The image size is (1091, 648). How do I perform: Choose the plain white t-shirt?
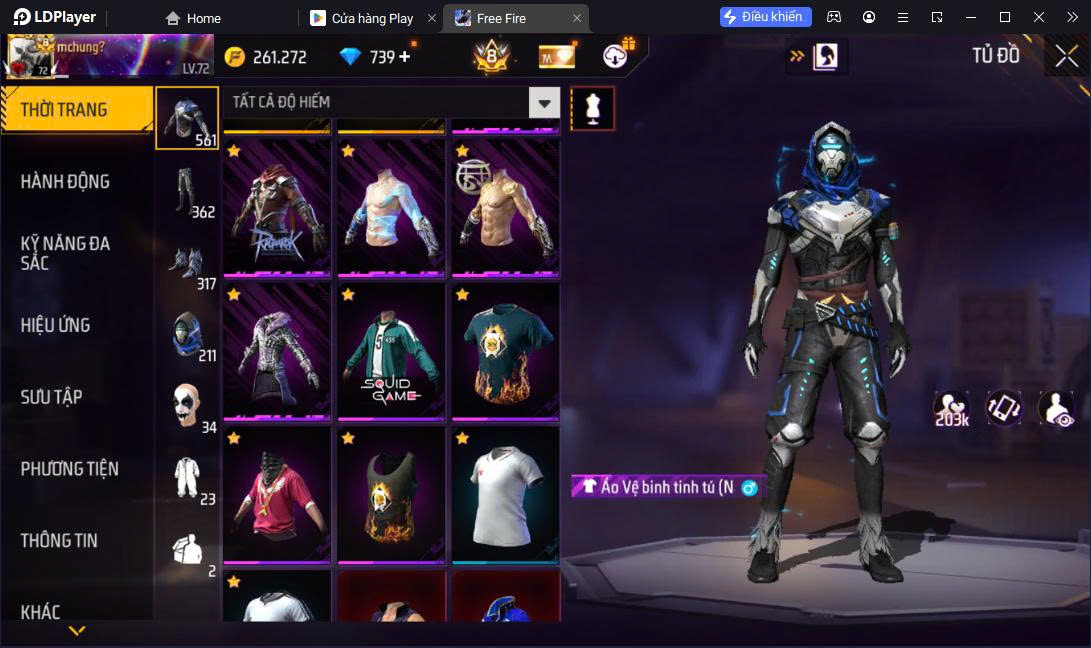click(505, 495)
